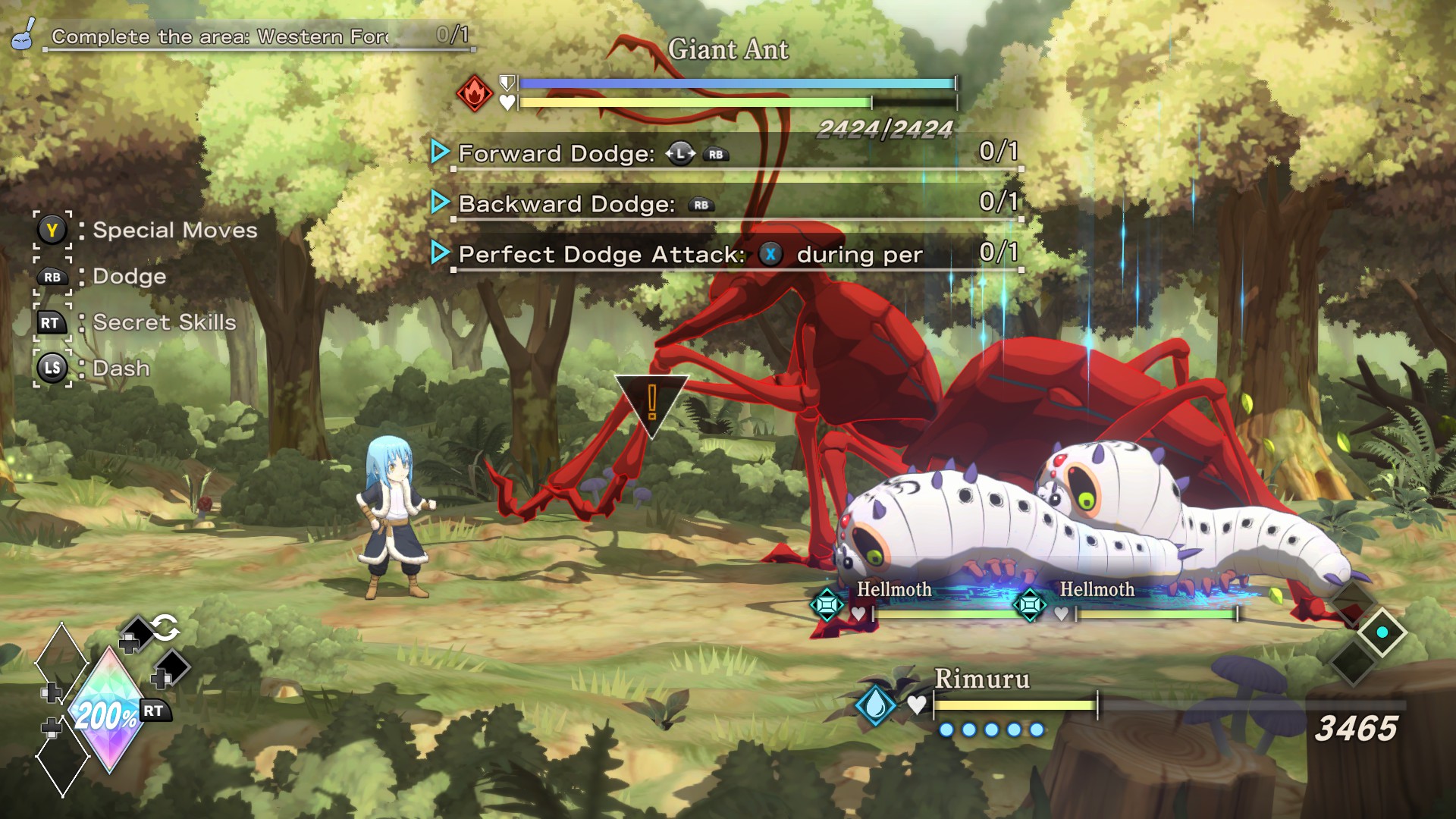Click Rimuru's water drop element icon
This screenshot has width=1456, height=819.
[x=875, y=704]
